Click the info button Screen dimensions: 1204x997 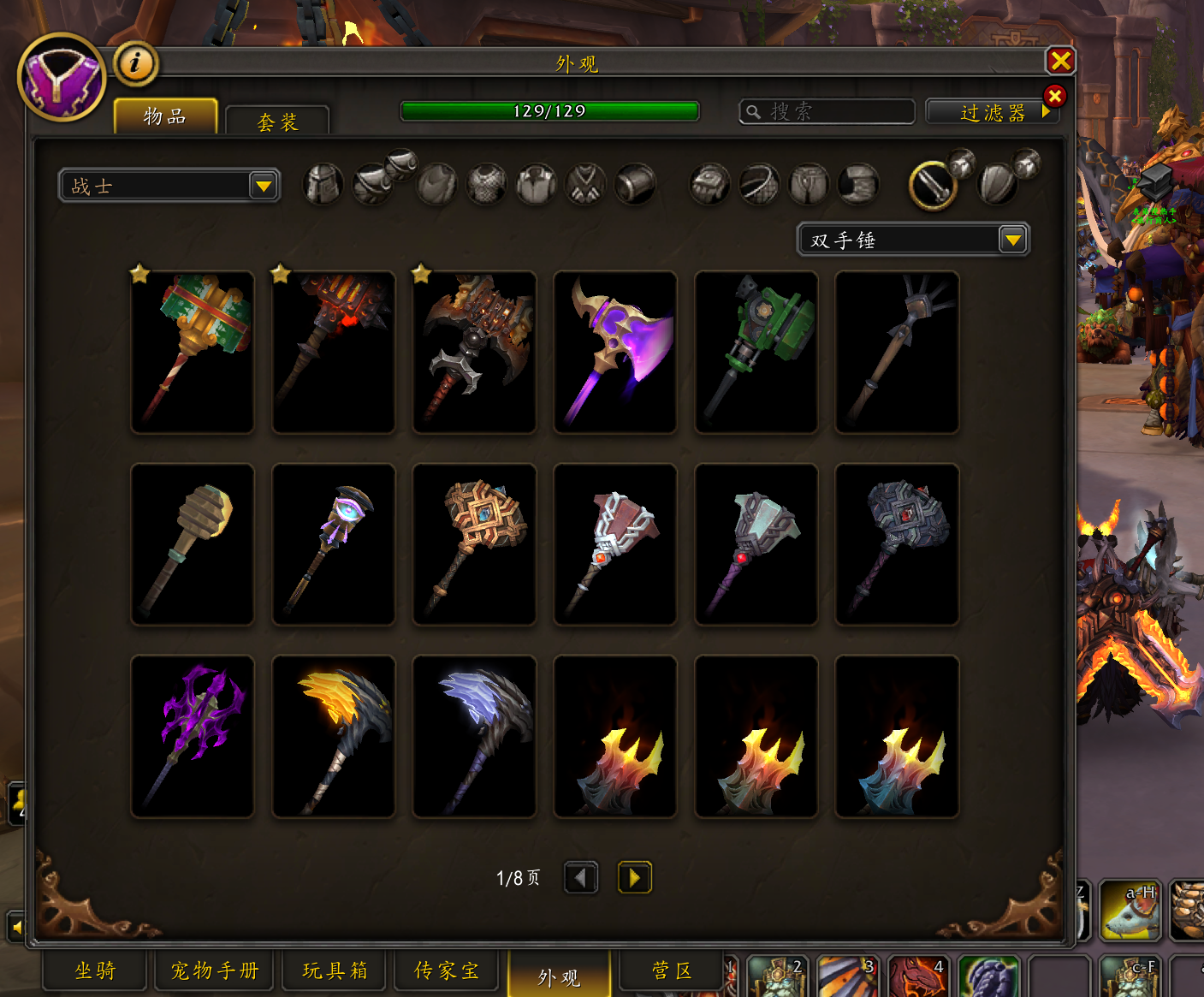(x=135, y=62)
